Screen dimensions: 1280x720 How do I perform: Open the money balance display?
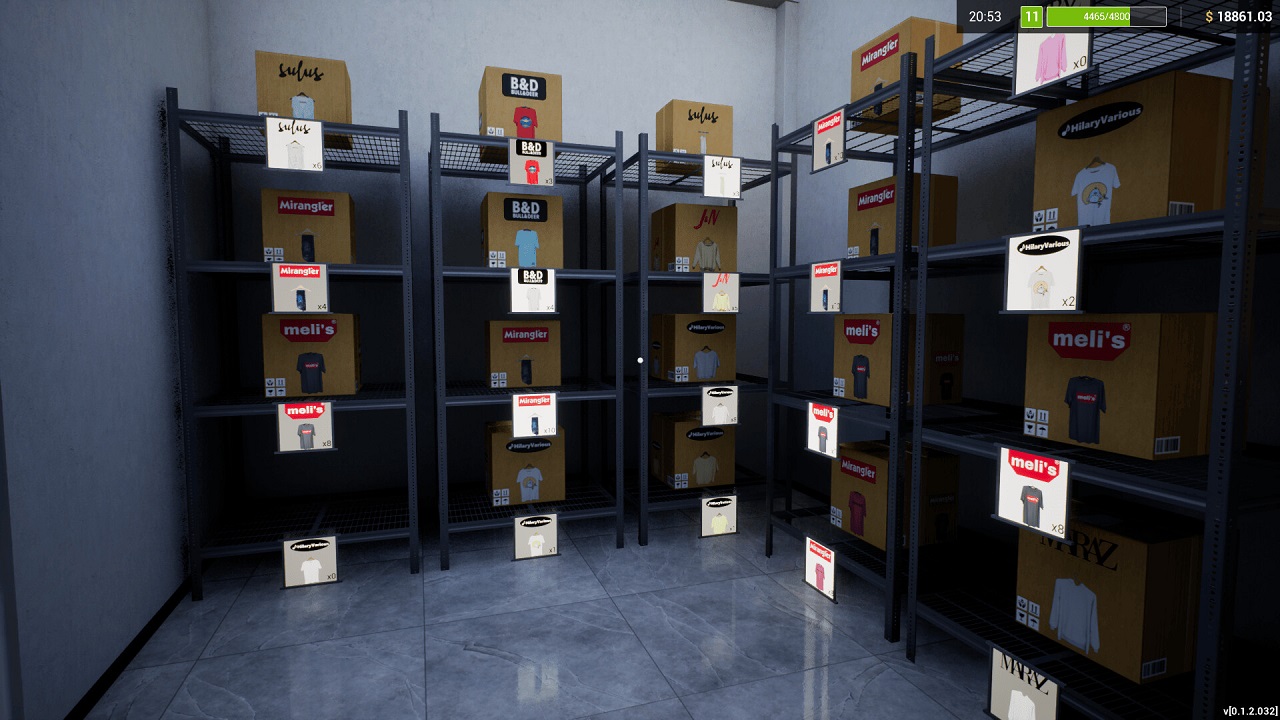(x=1221, y=16)
